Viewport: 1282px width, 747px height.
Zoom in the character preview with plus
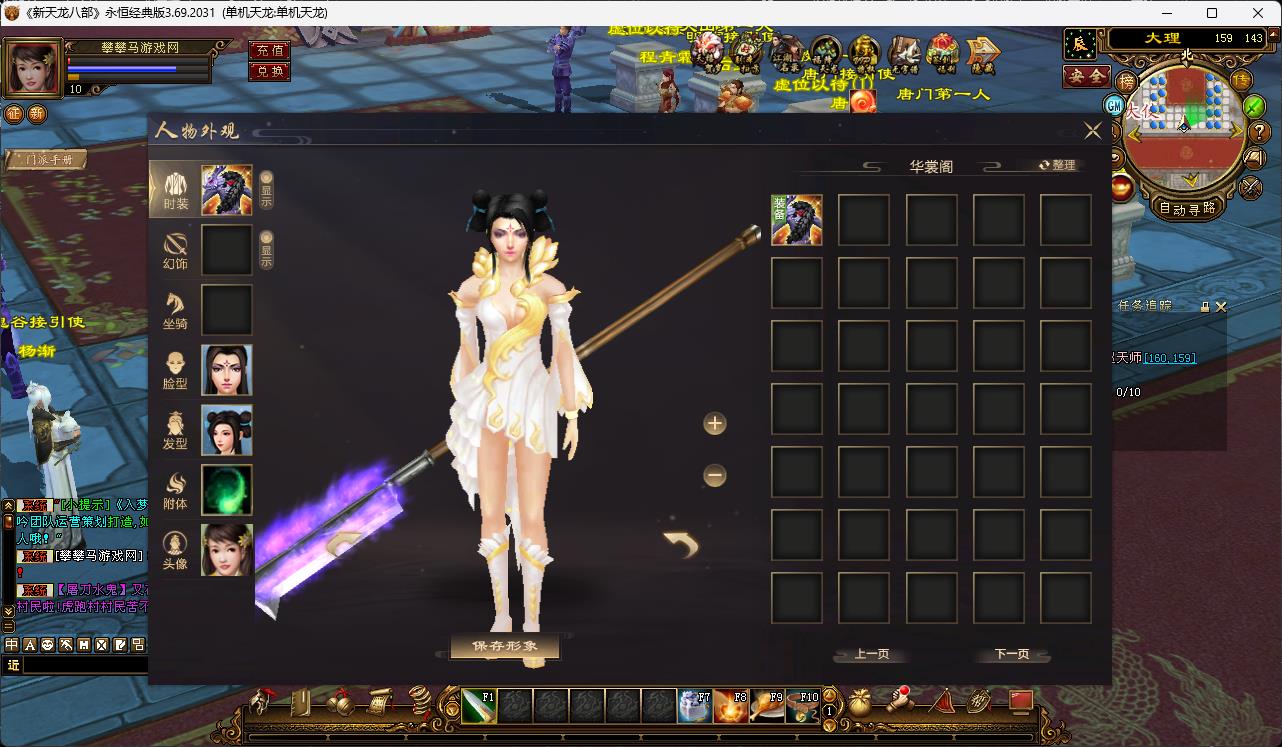(x=714, y=424)
